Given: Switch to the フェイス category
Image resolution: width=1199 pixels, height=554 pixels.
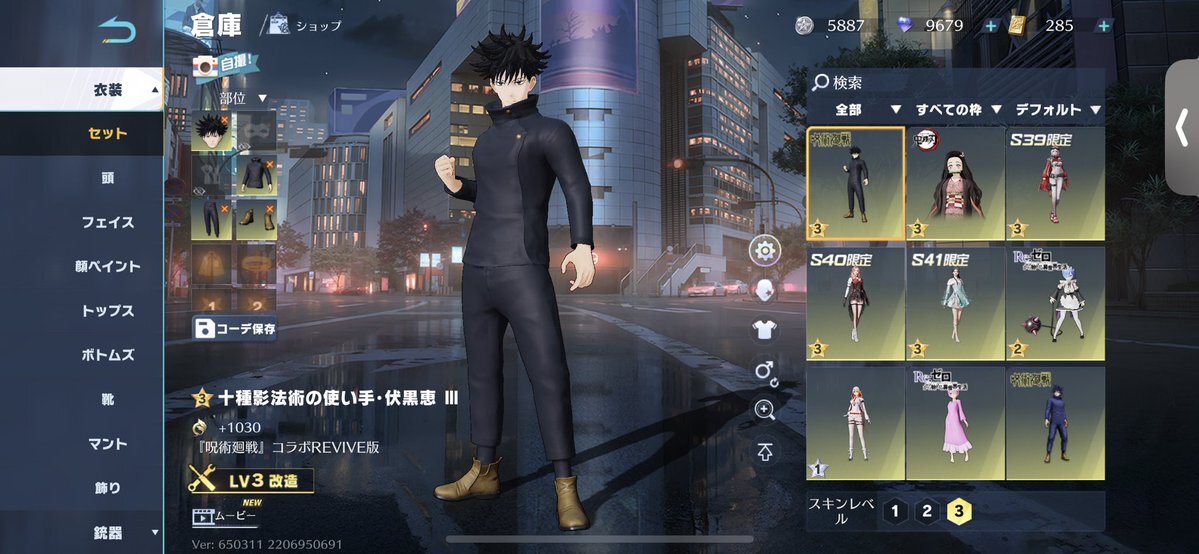Looking at the screenshot, I should pyautogui.click(x=108, y=222).
